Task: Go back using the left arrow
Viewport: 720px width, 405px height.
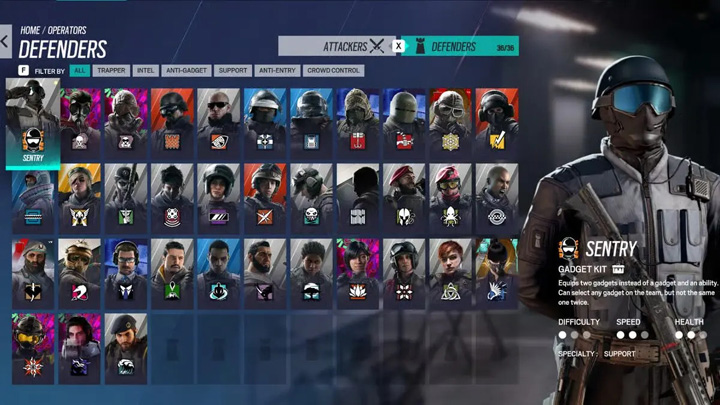Action: [5, 42]
